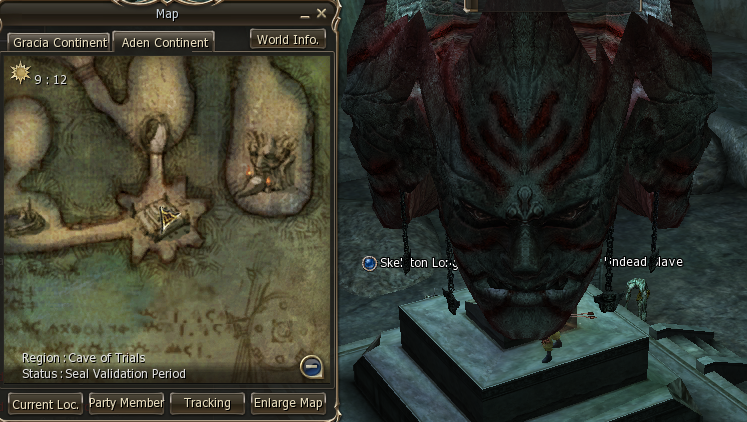Show Party Member locations

[x=126, y=403]
